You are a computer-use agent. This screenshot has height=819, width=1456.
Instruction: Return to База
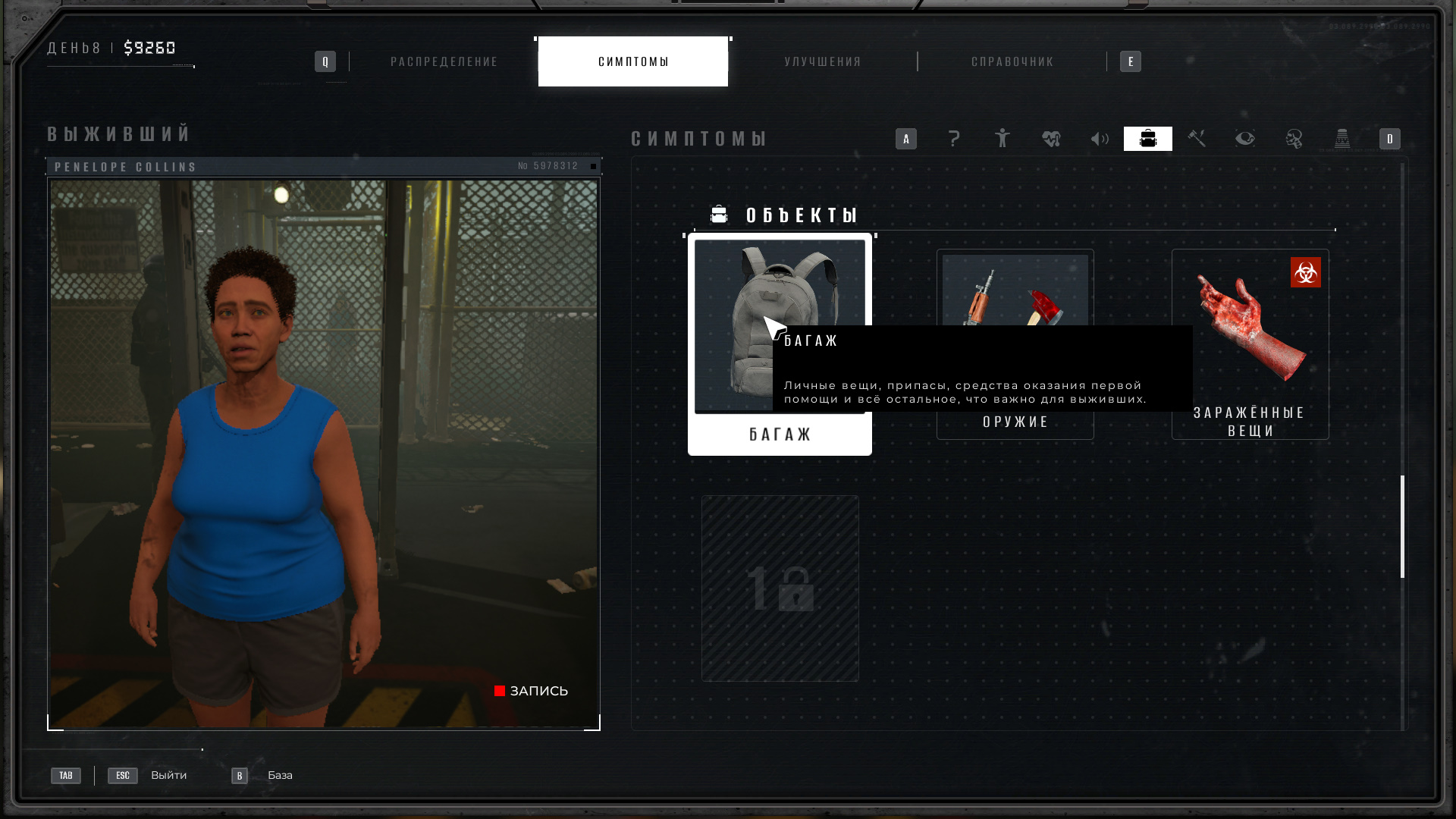pyautogui.click(x=279, y=775)
